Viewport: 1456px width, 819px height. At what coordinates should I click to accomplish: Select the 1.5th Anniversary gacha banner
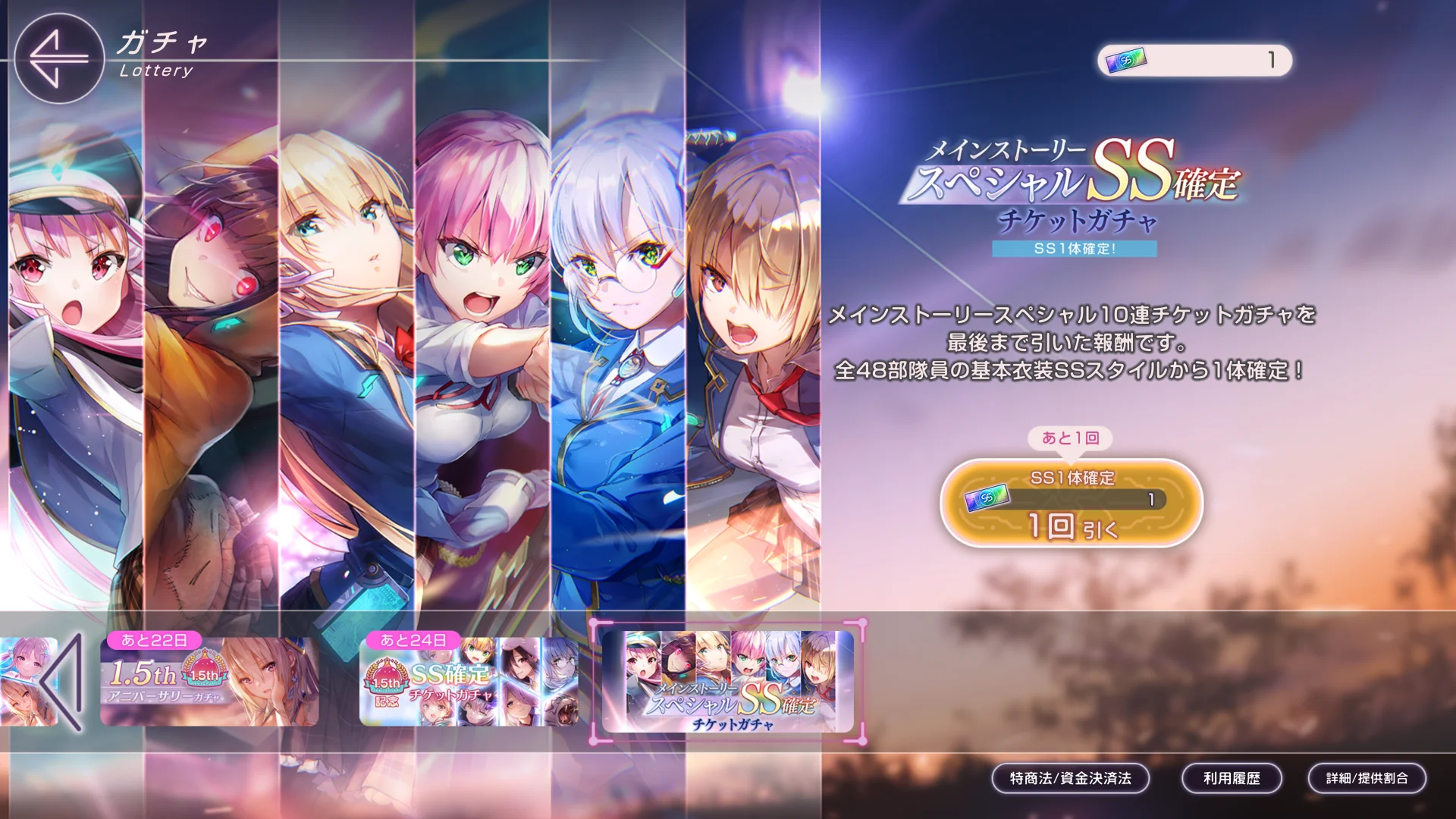(x=209, y=681)
